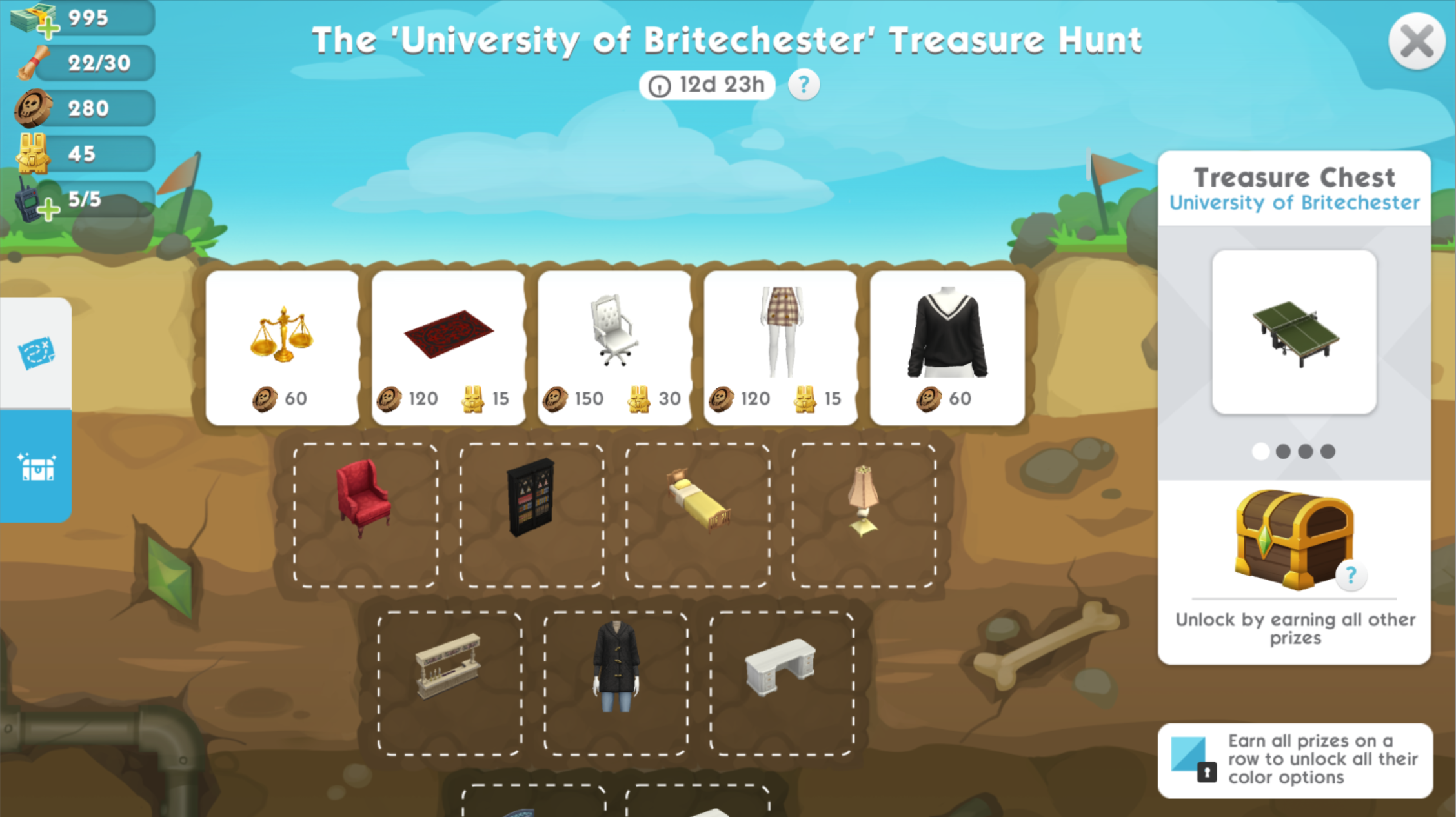The width and height of the screenshot is (1456, 817).
Task: Select the golden scales prize card
Action: pos(282,347)
